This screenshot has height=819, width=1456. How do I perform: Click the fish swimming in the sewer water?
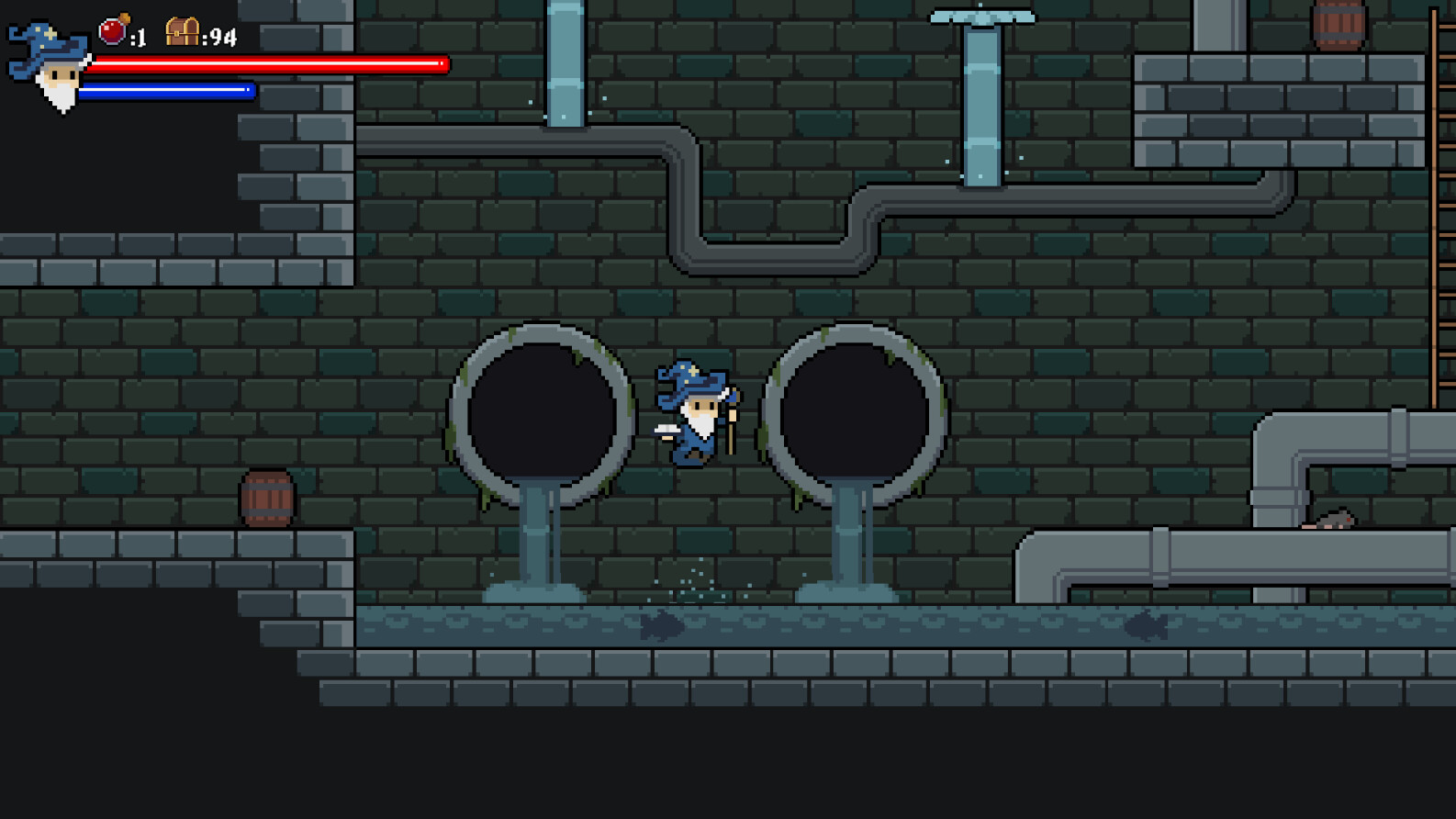tap(659, 624)
